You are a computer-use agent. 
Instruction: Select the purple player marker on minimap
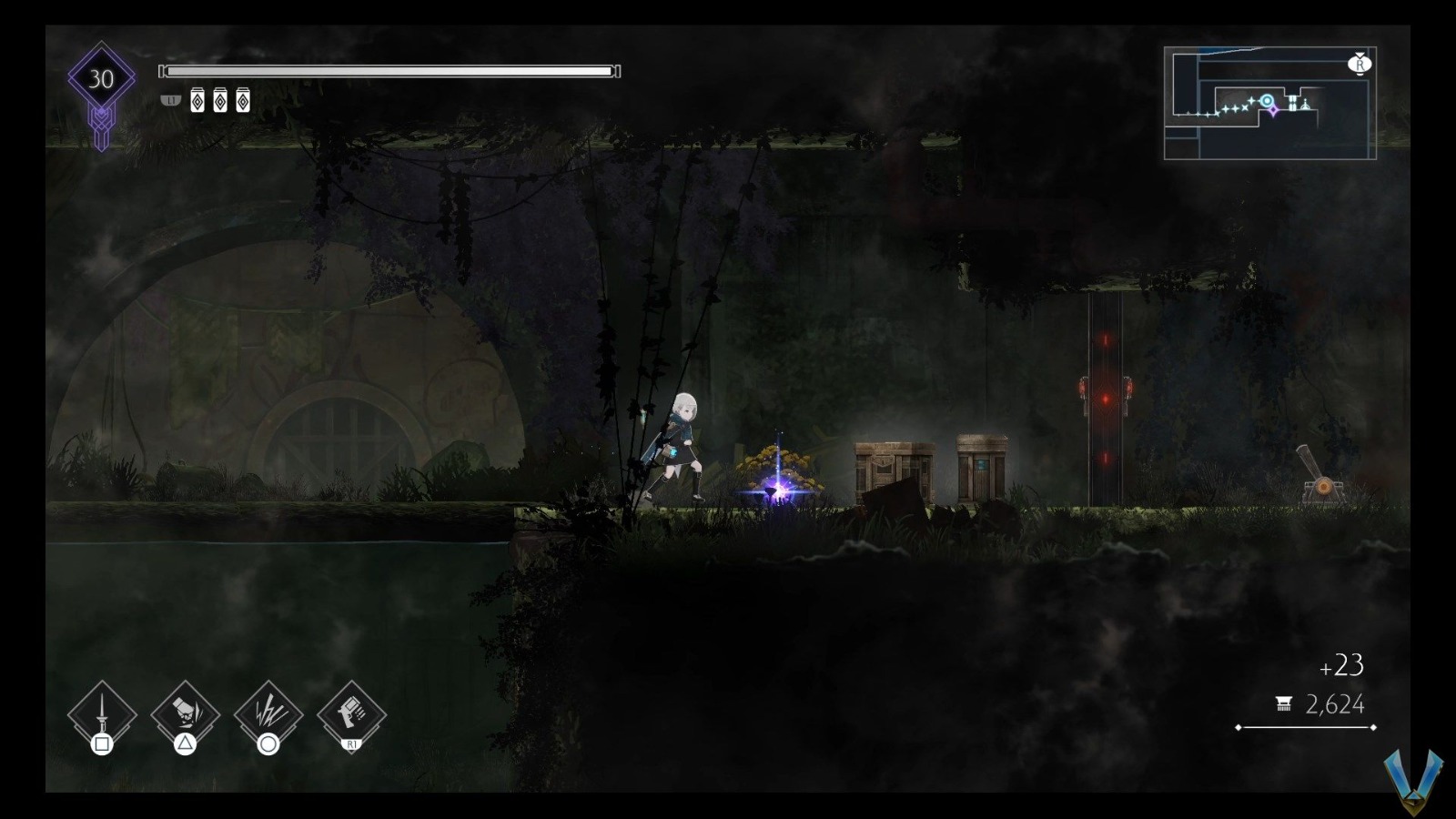[1273, 111]
